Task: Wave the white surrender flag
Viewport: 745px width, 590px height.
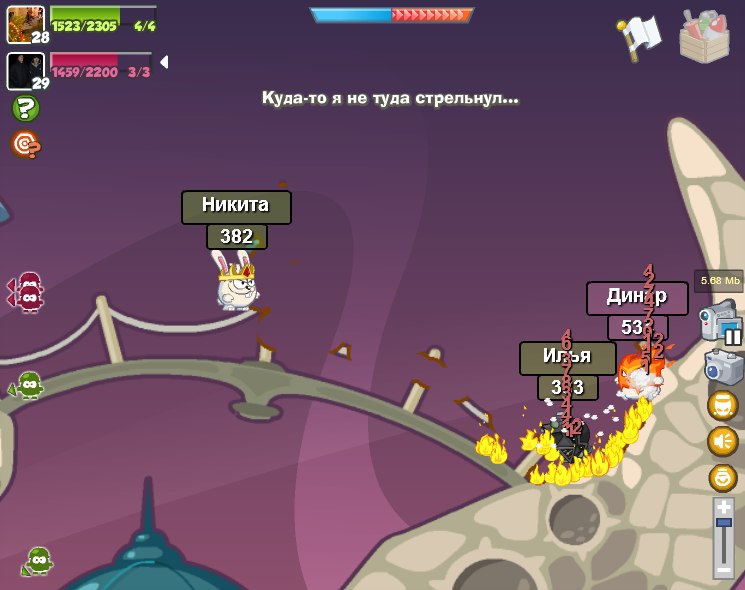Action: click(641, 36)
